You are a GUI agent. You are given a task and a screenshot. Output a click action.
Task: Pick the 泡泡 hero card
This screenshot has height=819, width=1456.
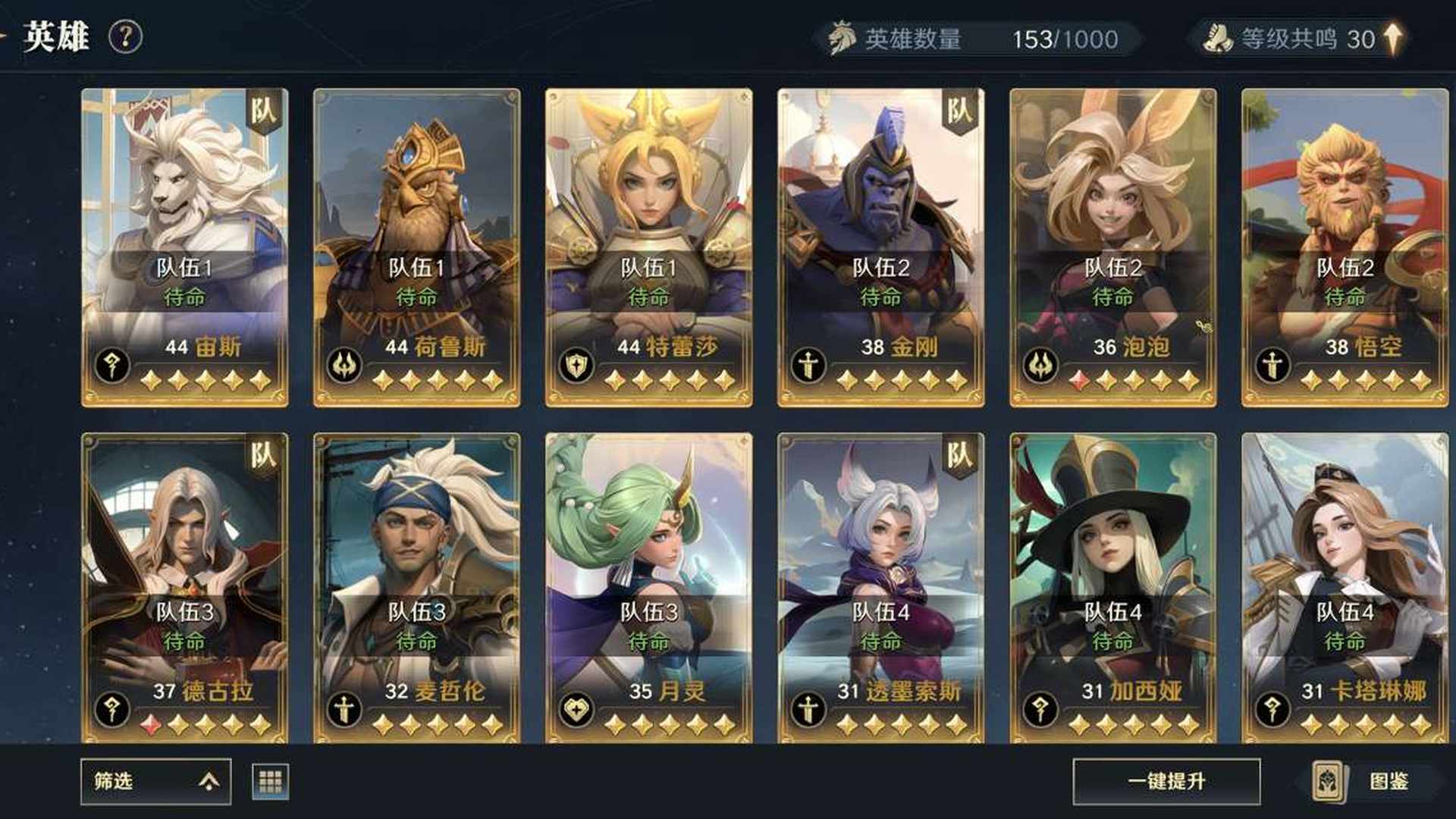pyautogui.click(x=1112, y=247)
